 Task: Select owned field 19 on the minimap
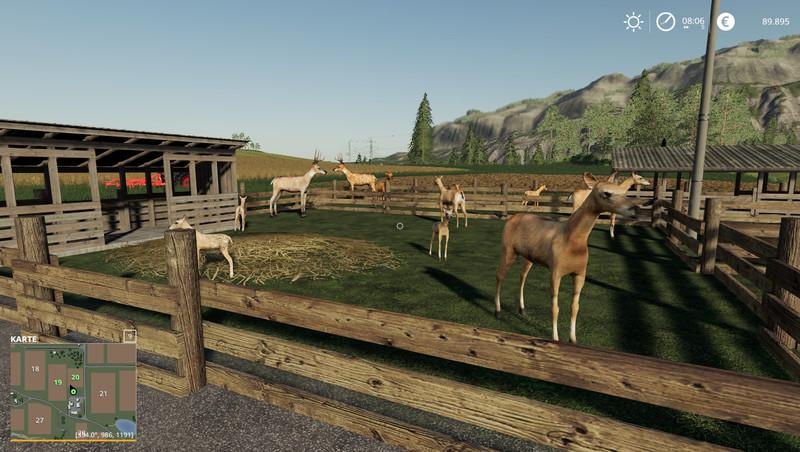(59, 382)
